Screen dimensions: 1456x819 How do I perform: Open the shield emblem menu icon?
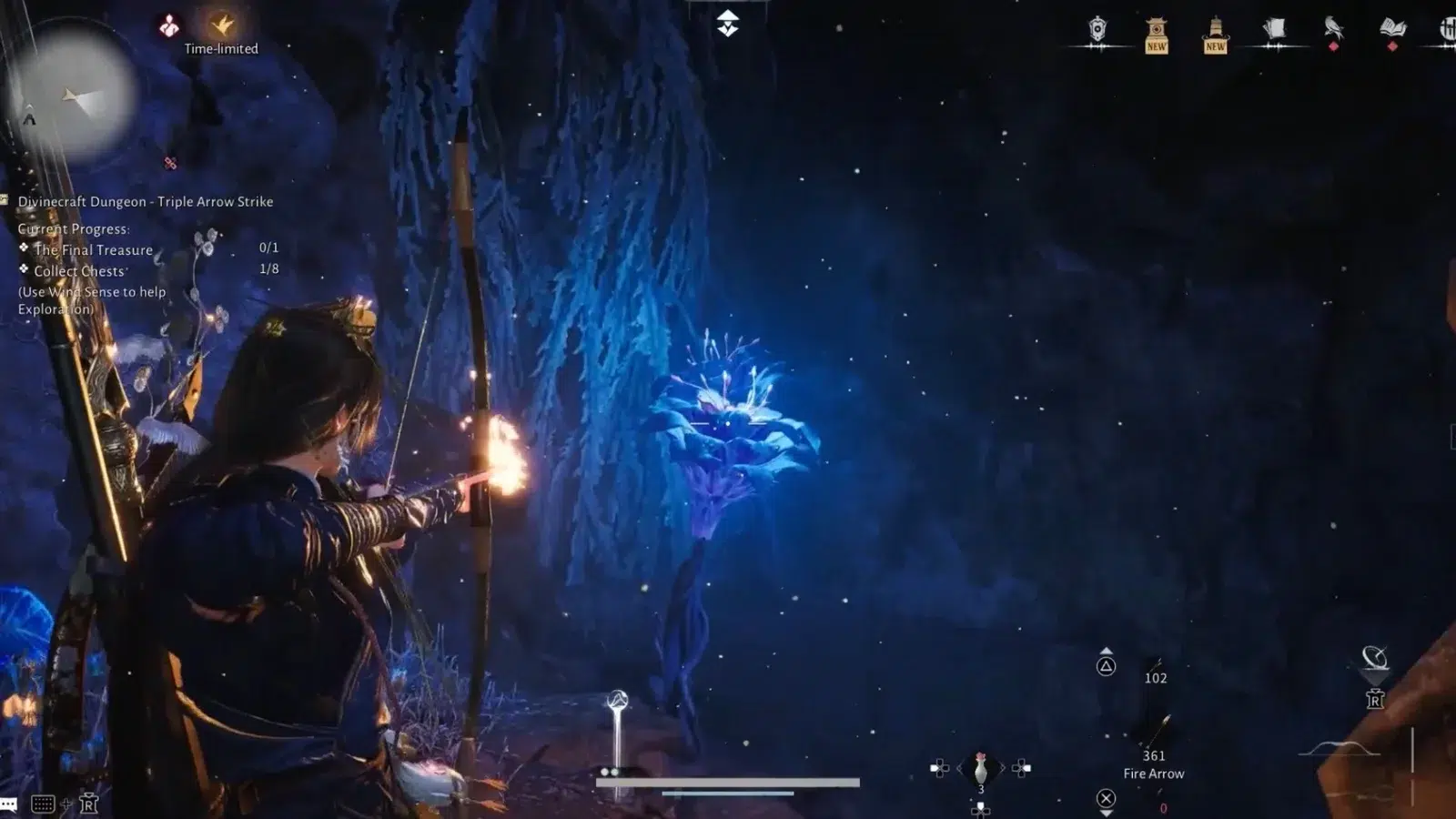[1098, 30]
